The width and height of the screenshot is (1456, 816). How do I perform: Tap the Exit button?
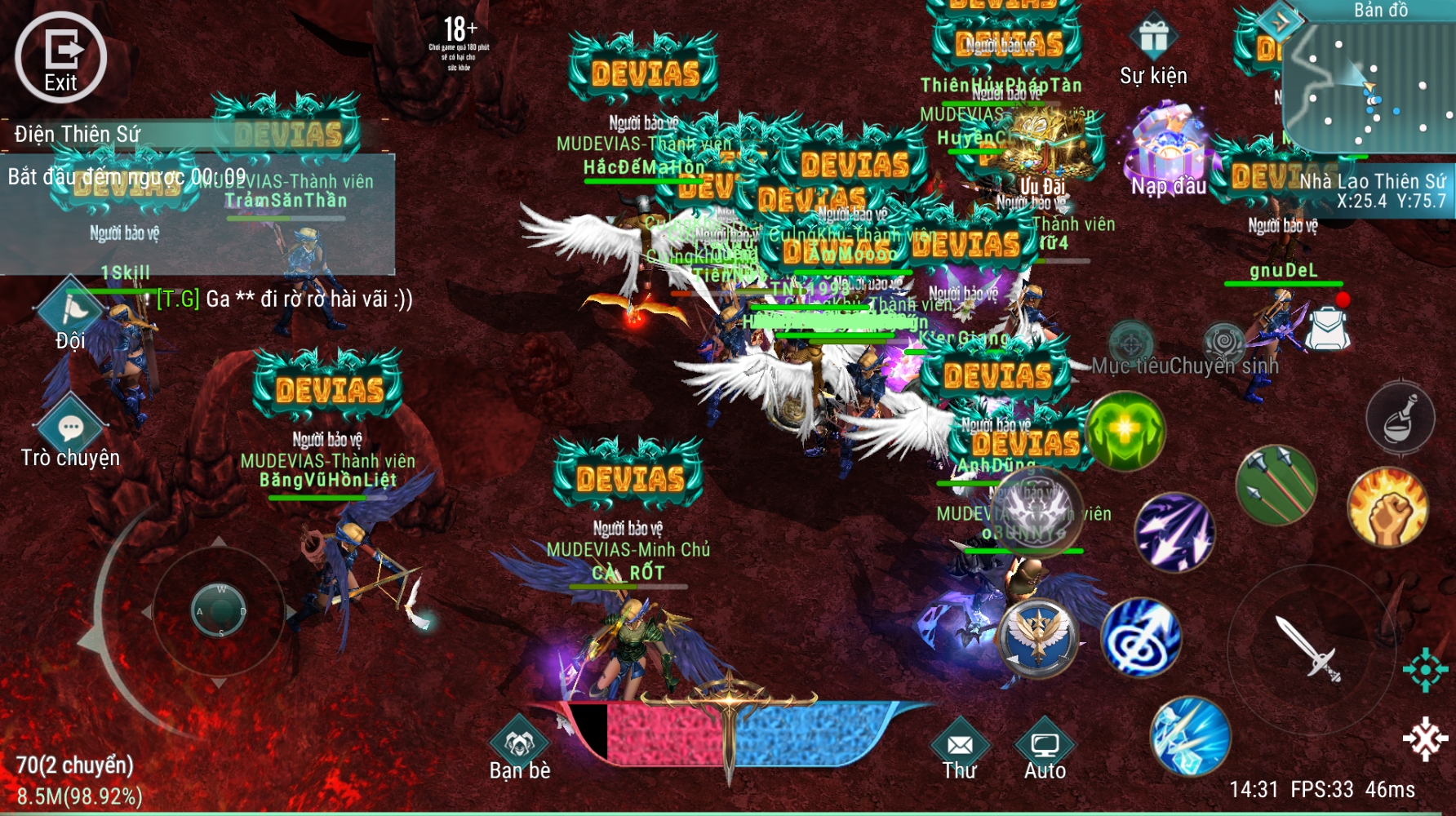pyautogui.click(x=60, y=57)
